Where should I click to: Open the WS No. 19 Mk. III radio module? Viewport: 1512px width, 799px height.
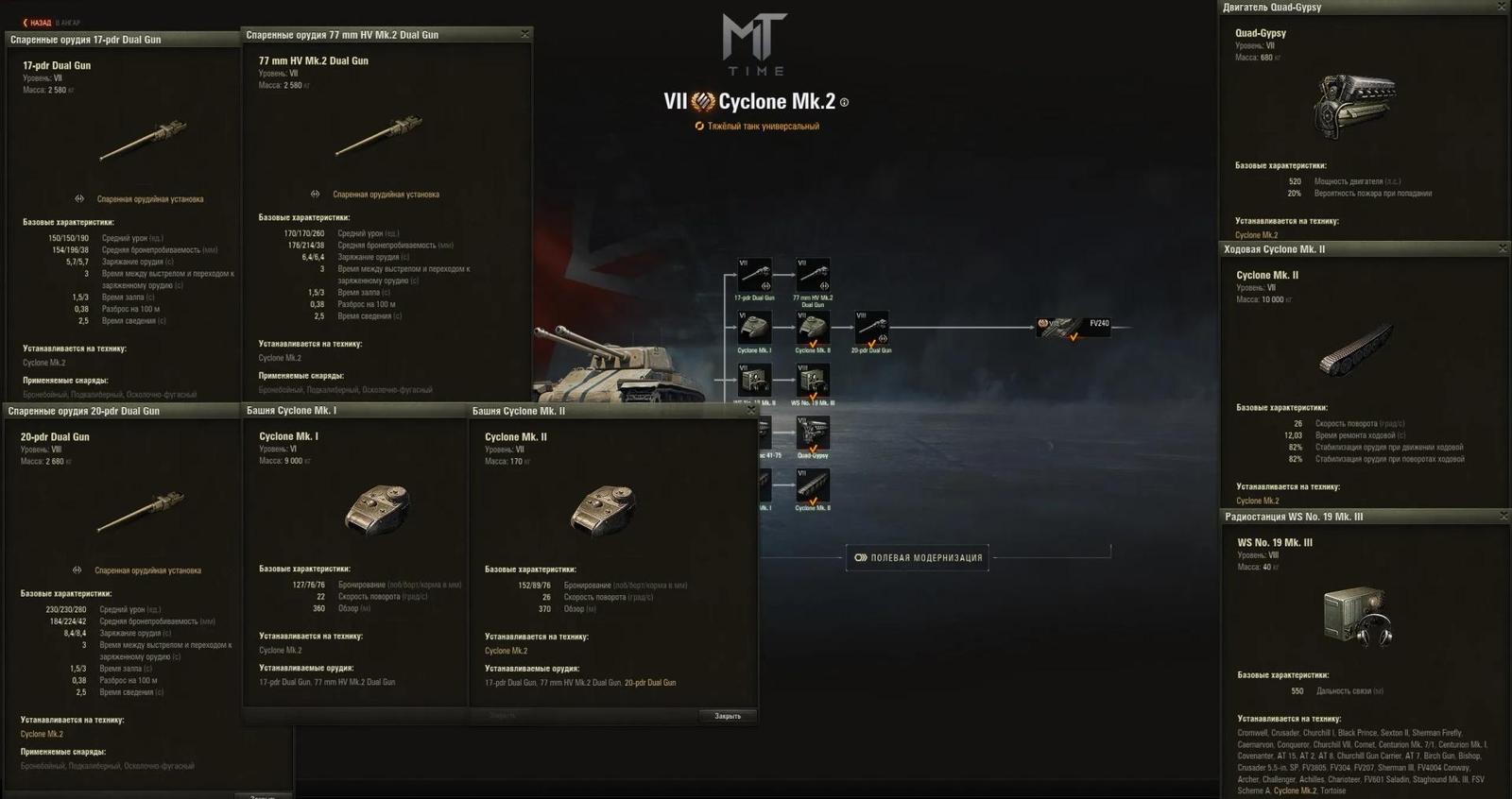[x=814, y=380]
